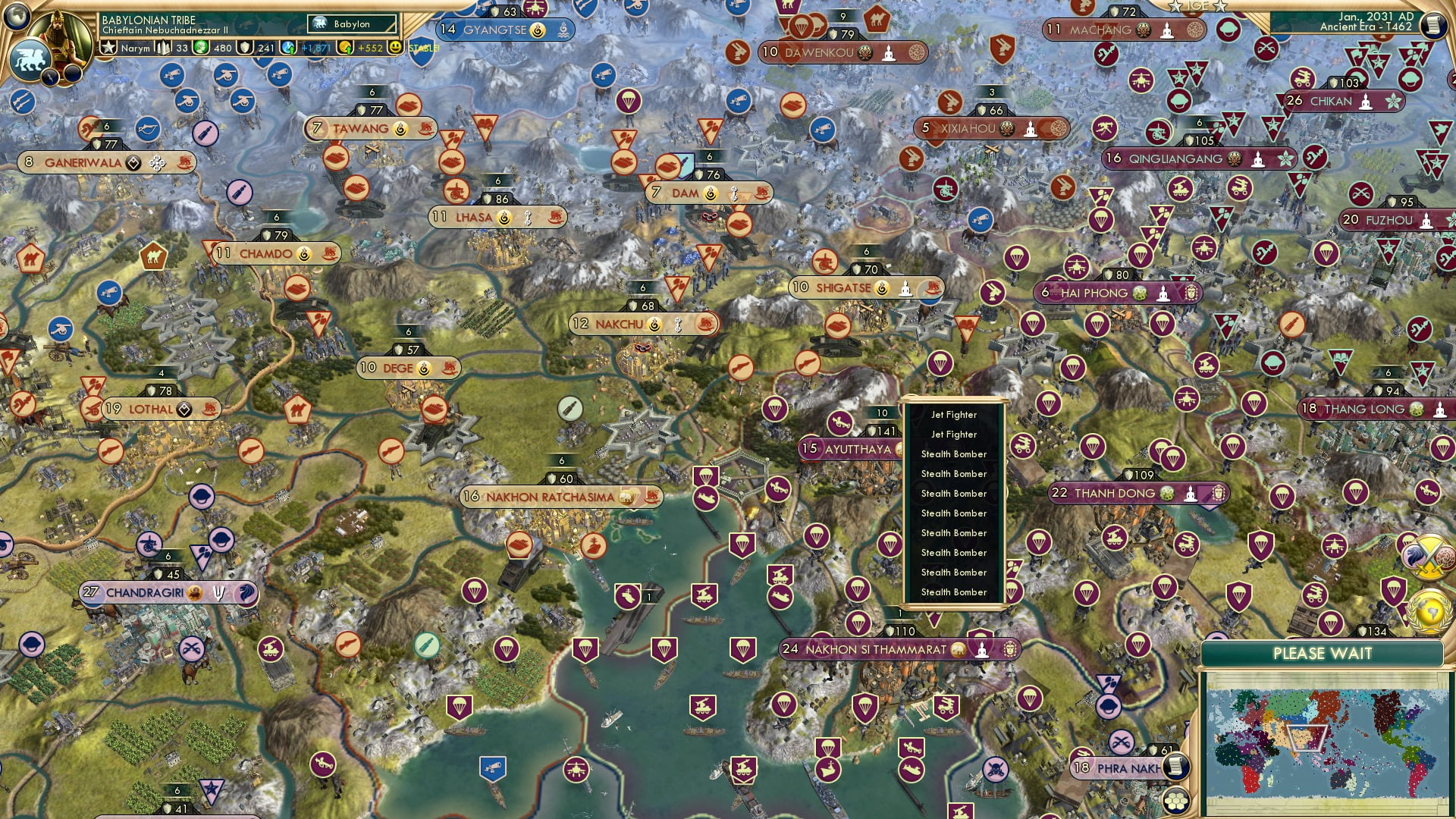This screenshot has width=1456, height=819.
Task: Click the happiness smiley face indicator
Action: [394, 49]
